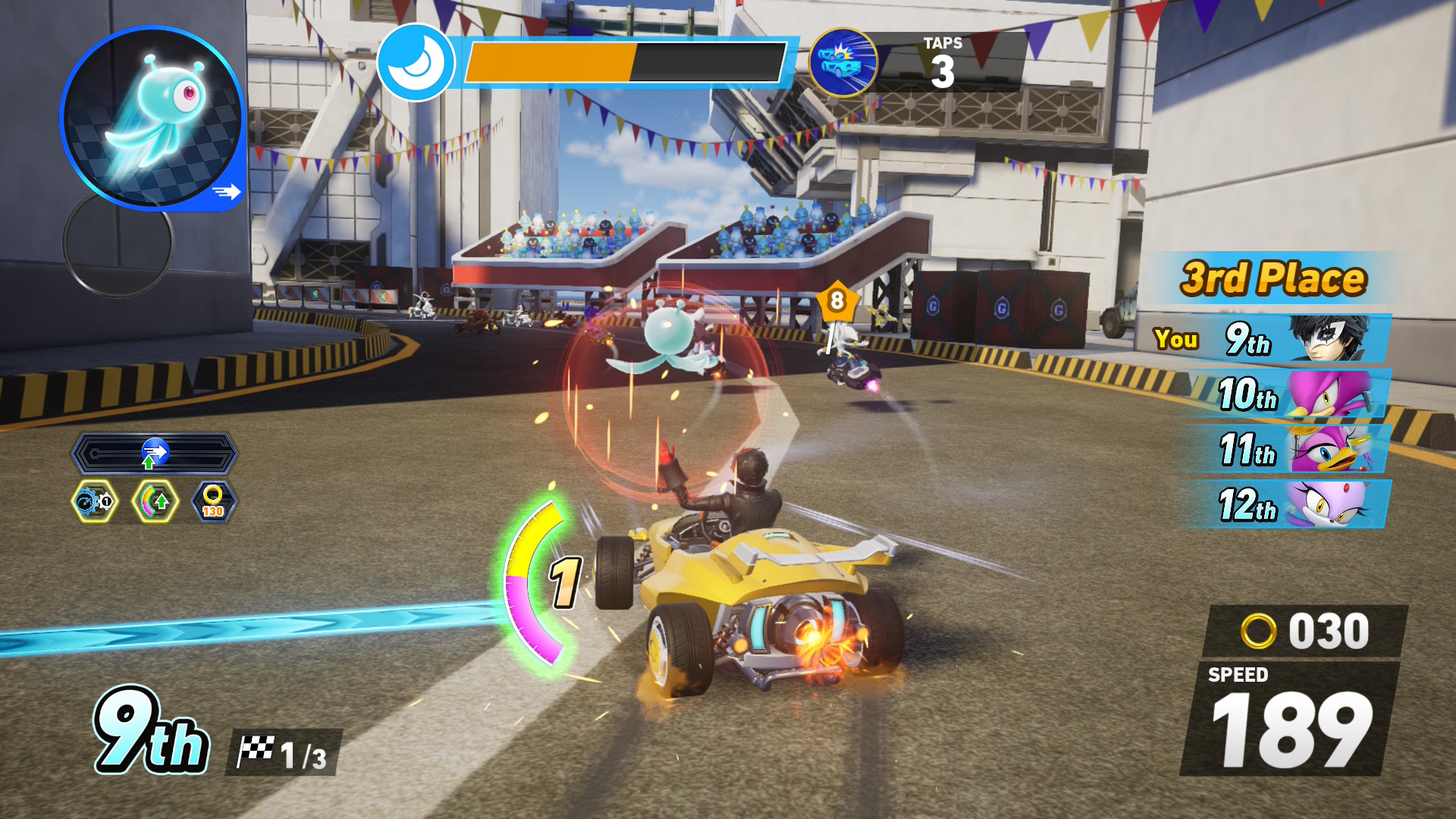This screenshot has height=819, width=1456.
Task: Select the gold ring 130 gadget
Action: 214,501
